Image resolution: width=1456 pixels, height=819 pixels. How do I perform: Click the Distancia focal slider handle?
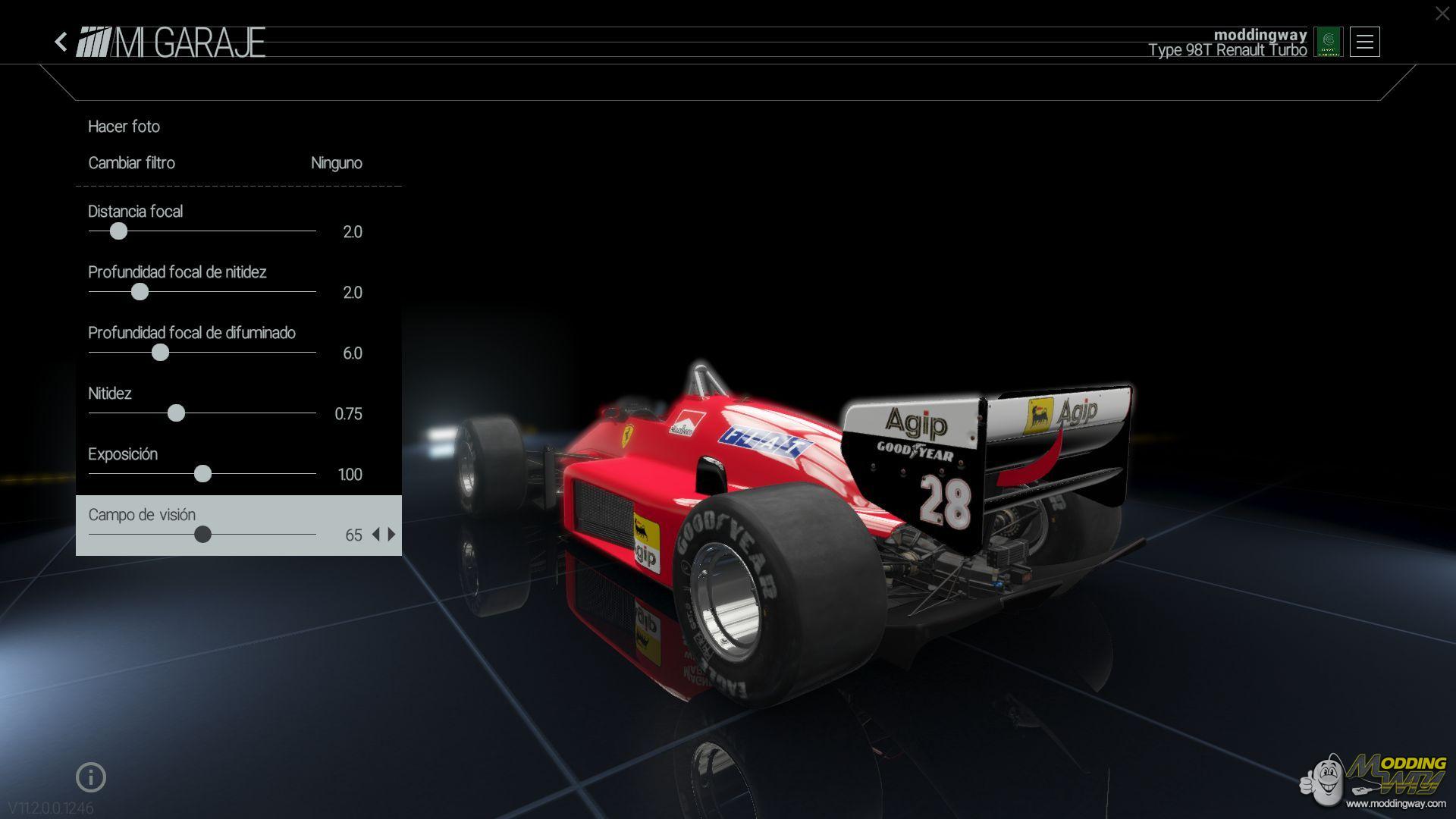[x=118, y=231]
